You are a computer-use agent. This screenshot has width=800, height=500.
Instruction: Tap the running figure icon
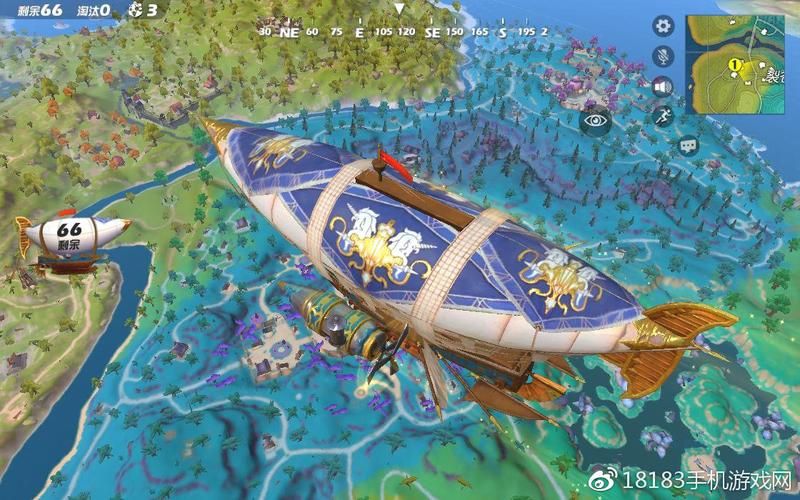pos(662,116)
